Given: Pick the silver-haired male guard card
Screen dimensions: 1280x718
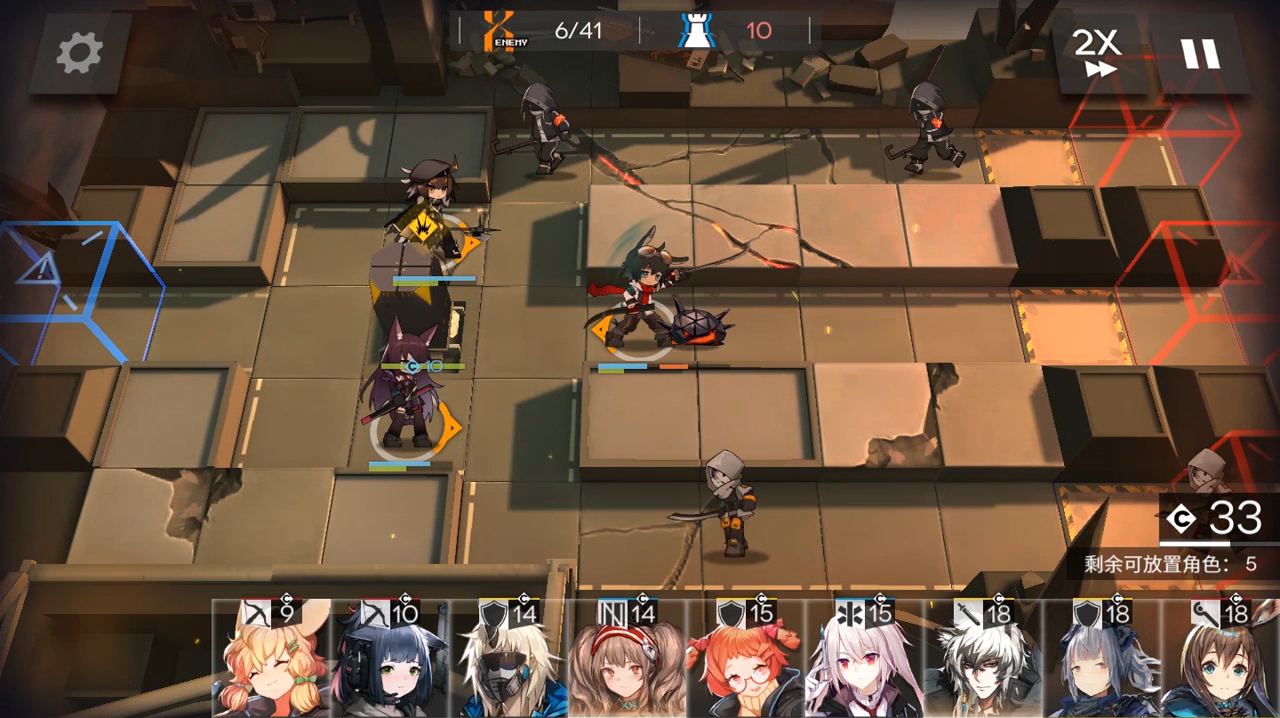Looking at the screenshot, I should pos(983,660).
